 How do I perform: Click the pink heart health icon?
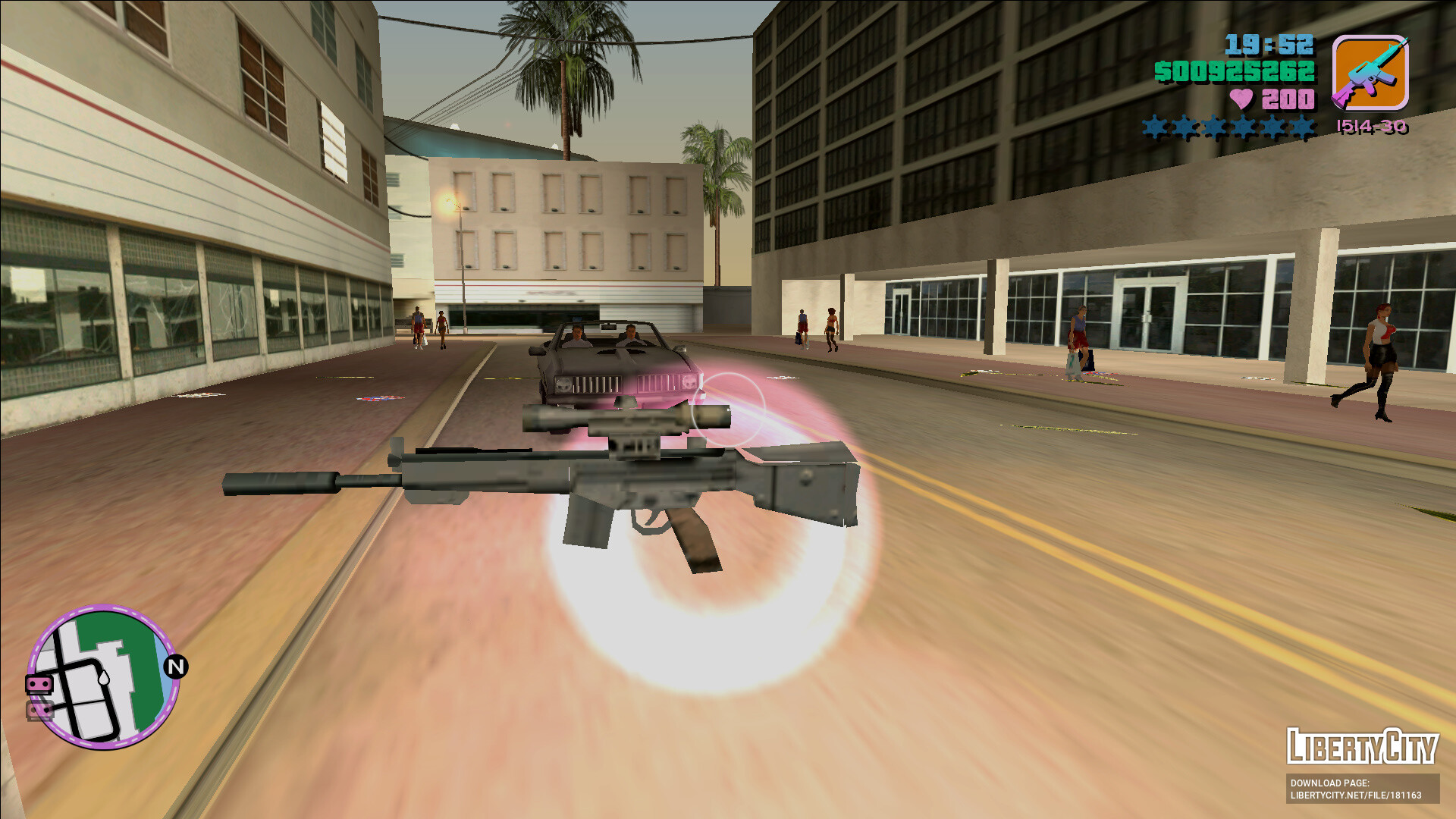[x=1243, y=99]
